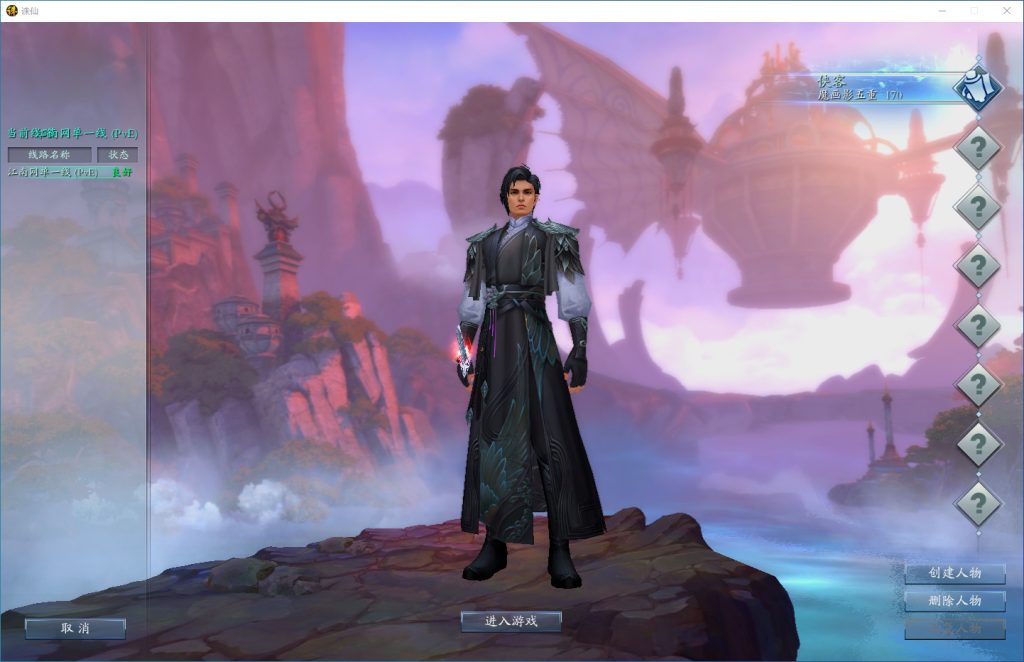Choose 删除人物 to delete the character
1024x662 pixels.
point(954,601)
